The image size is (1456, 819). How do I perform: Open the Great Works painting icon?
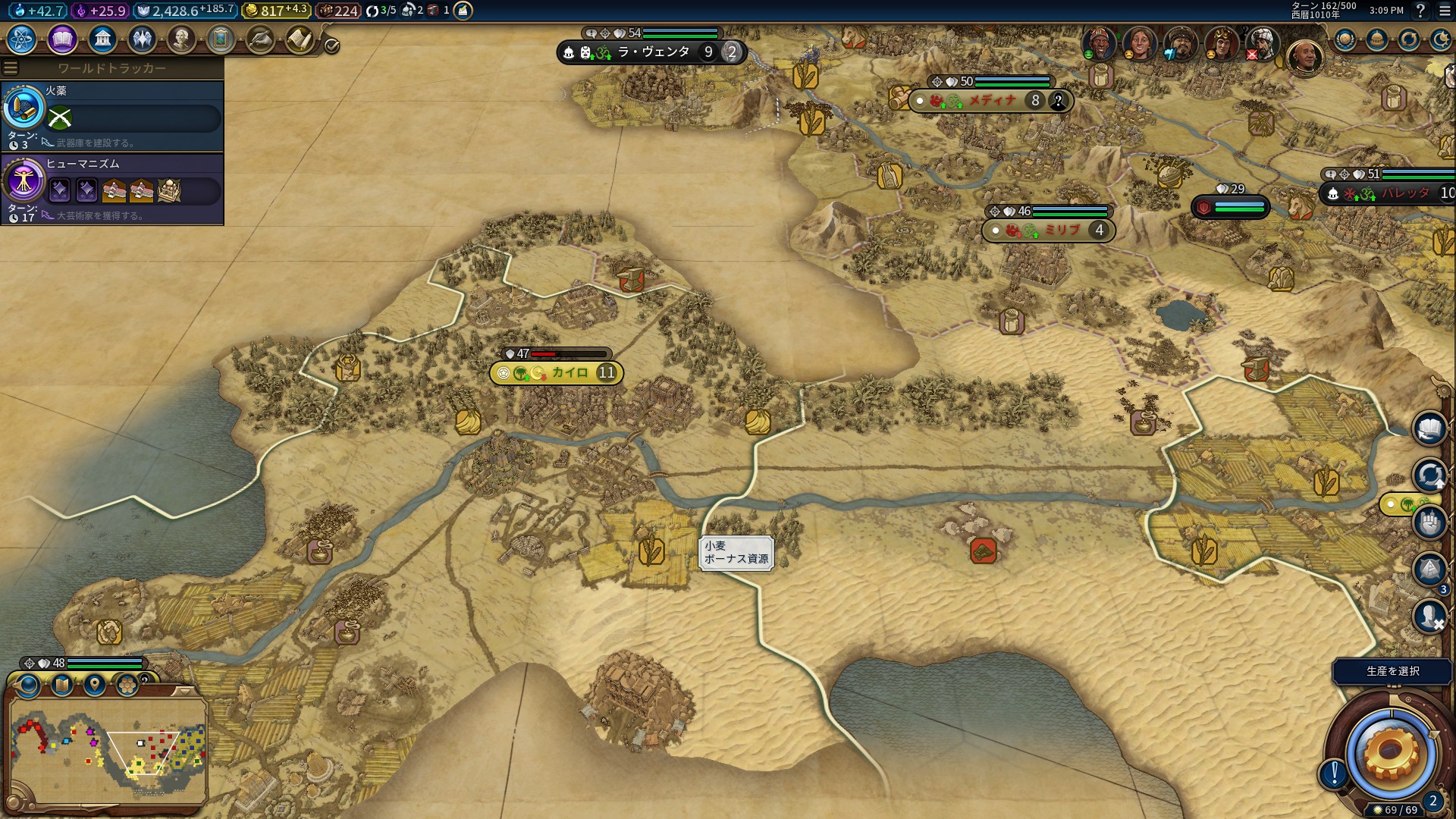221,39
